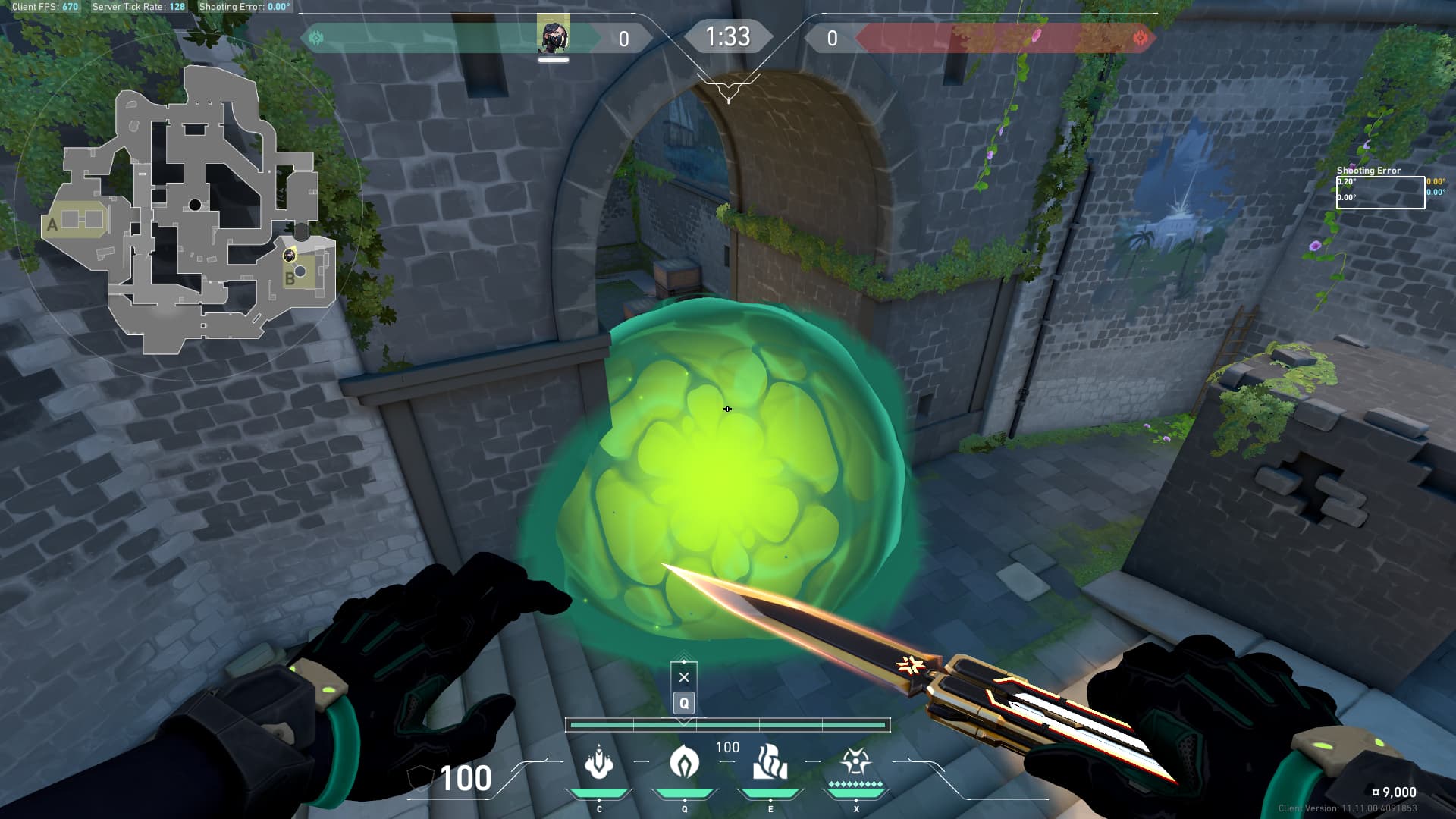The height and width of the screenshot is (819, 1456).
Task: Select Viper's Snake Bite ability icon
Action: (599, 763)
